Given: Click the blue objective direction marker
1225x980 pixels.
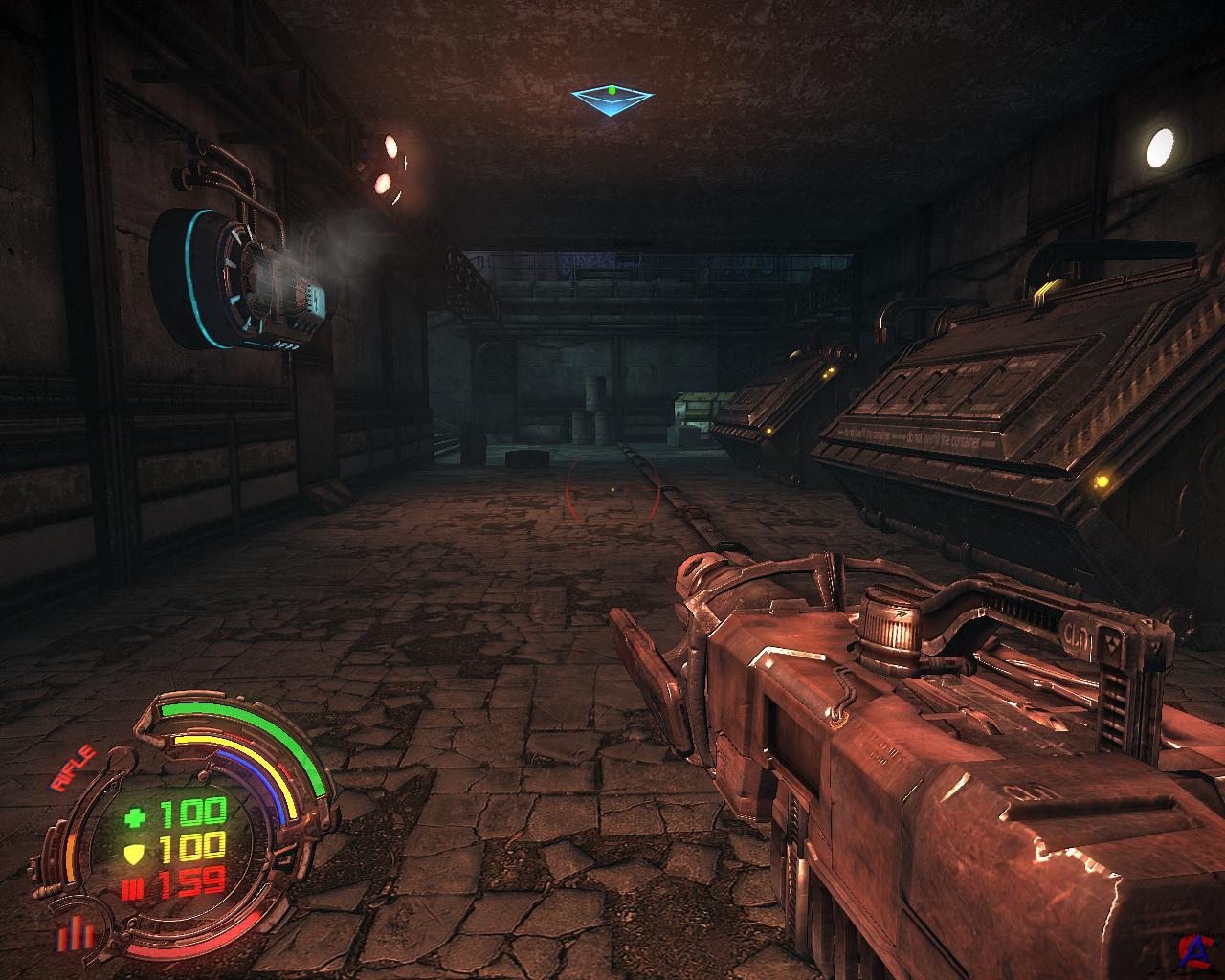Looking at the screenshot, I should point(612,98).
